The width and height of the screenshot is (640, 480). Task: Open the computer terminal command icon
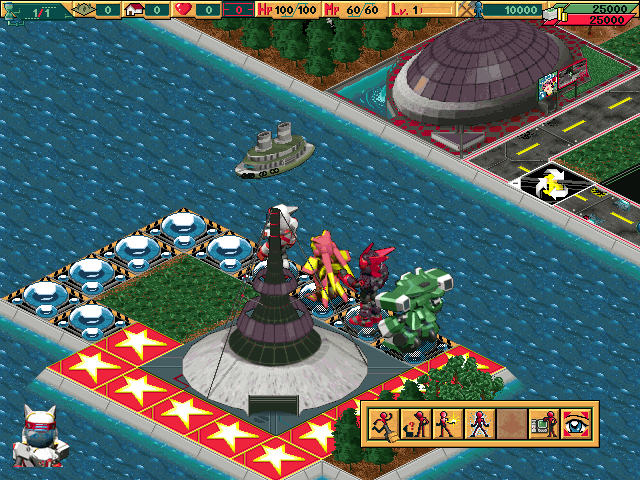tap(545, 423)
